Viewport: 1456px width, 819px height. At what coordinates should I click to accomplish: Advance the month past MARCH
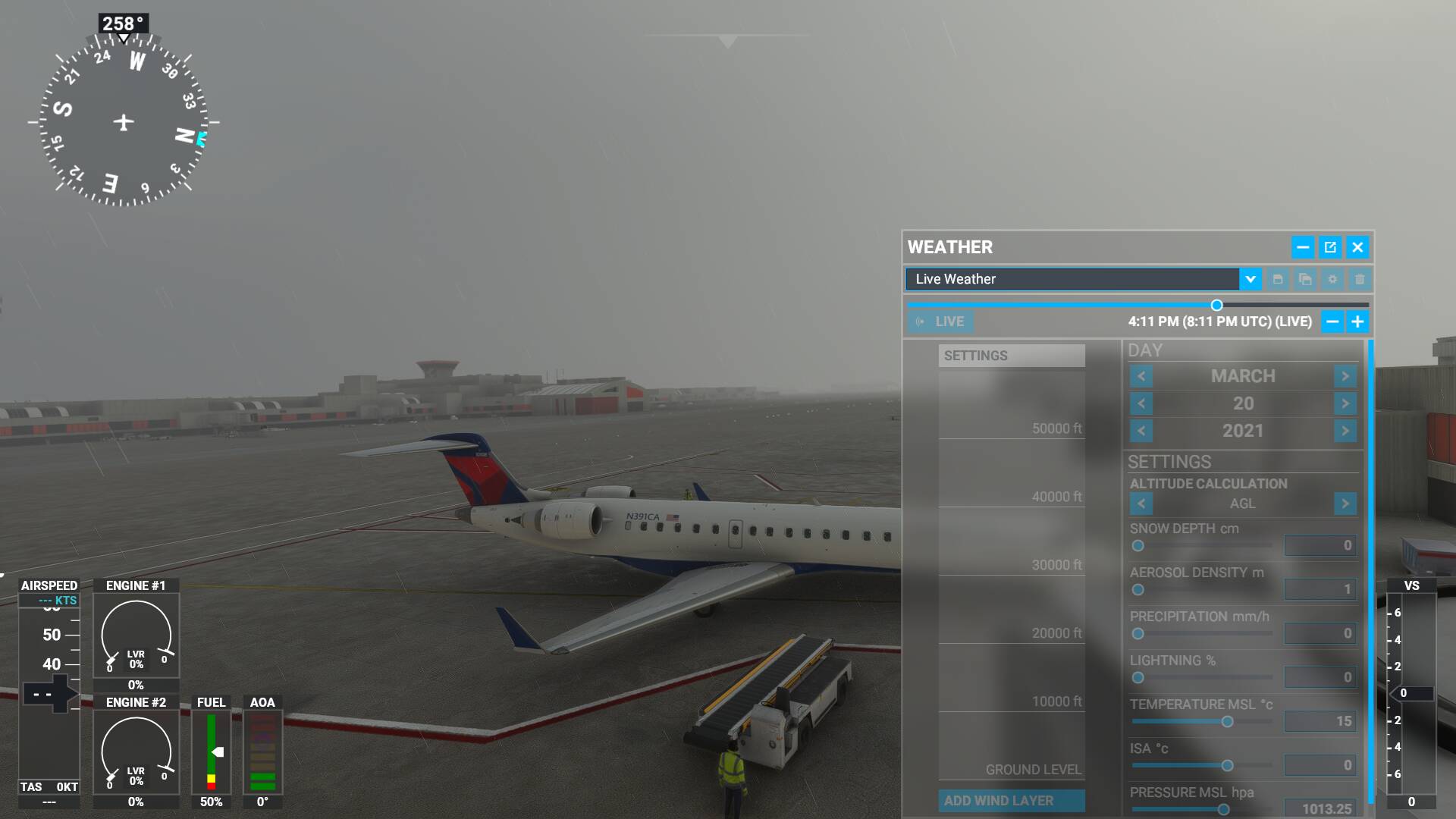tap(1345, 375)
